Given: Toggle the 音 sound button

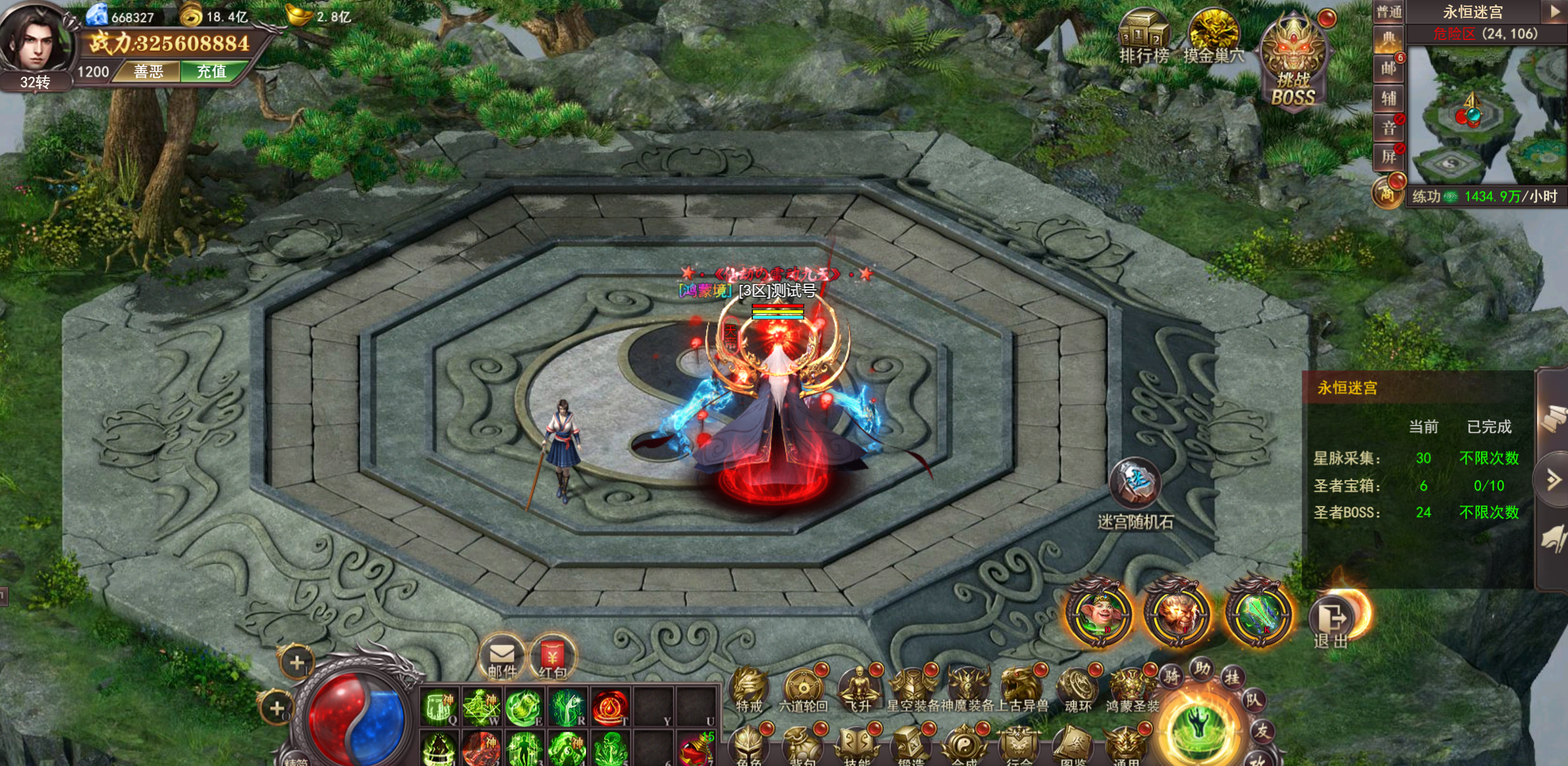Looking at the screenshot, I should pyautogui.click(x=1388, y=128).
